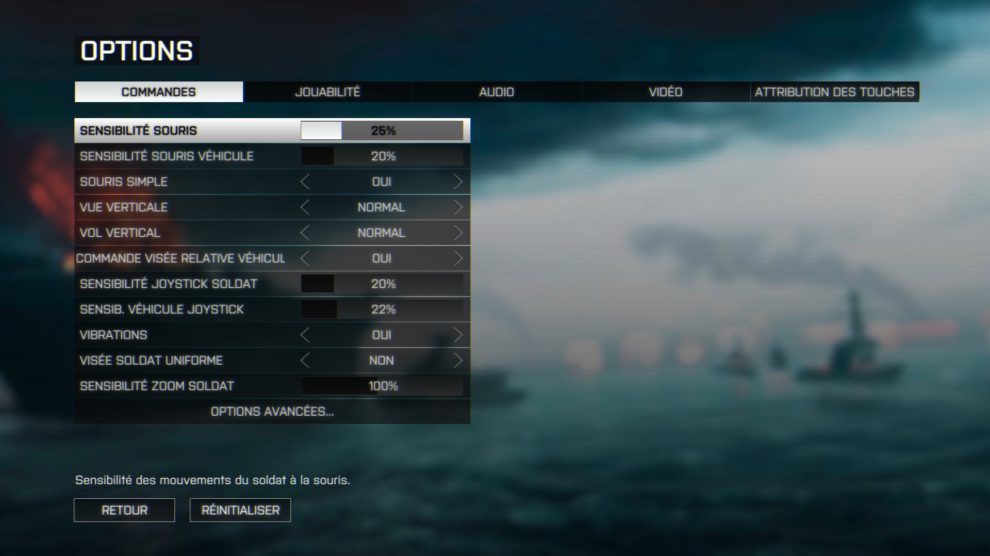Reset settings with Réinitialiser
The image size is (990, 556).
(240, 510)
